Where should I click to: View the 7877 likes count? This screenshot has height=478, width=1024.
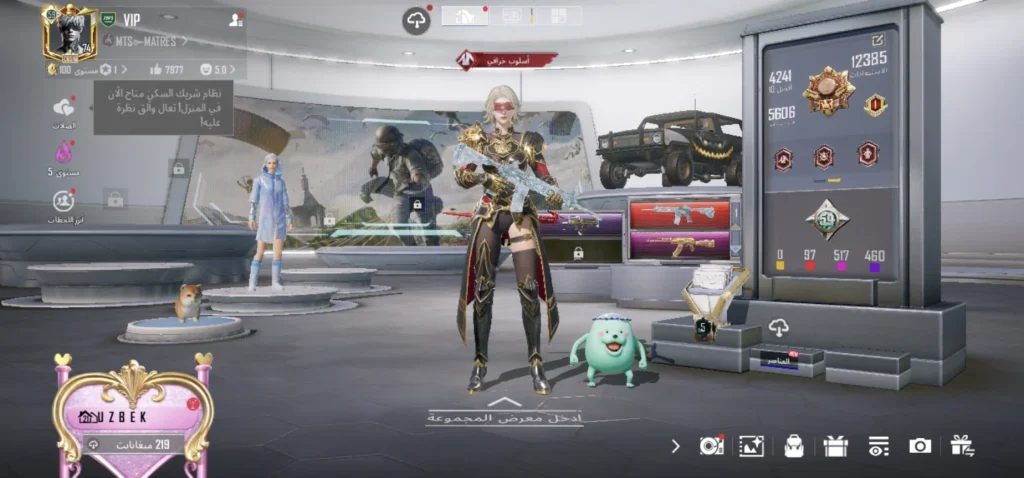165,69
